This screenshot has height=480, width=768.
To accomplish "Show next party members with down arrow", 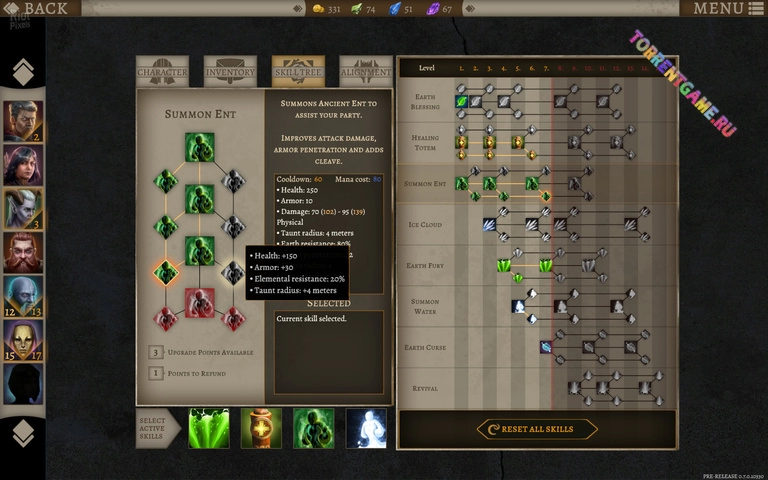I will pos(23,432).
